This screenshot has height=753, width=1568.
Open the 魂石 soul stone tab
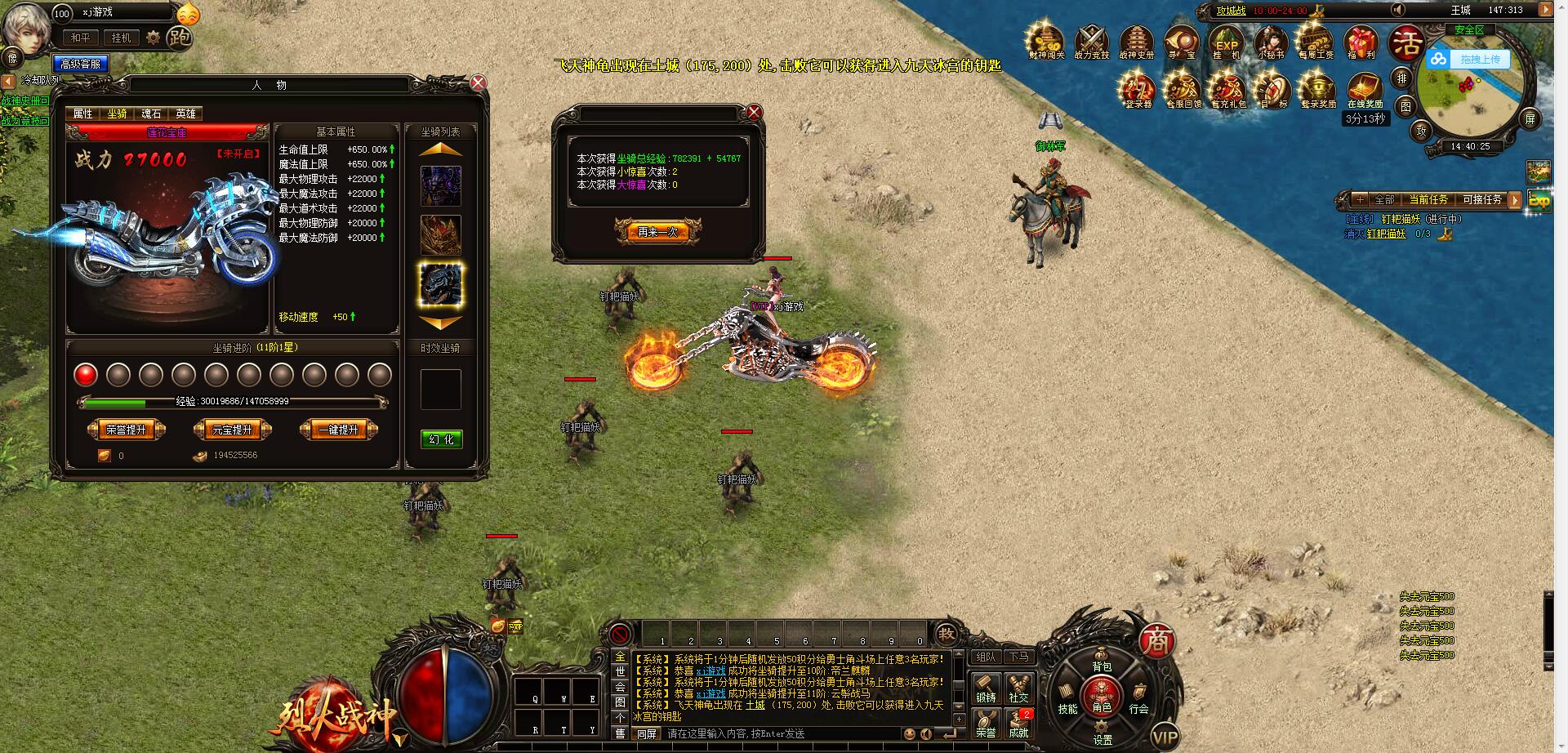point(152,114)
